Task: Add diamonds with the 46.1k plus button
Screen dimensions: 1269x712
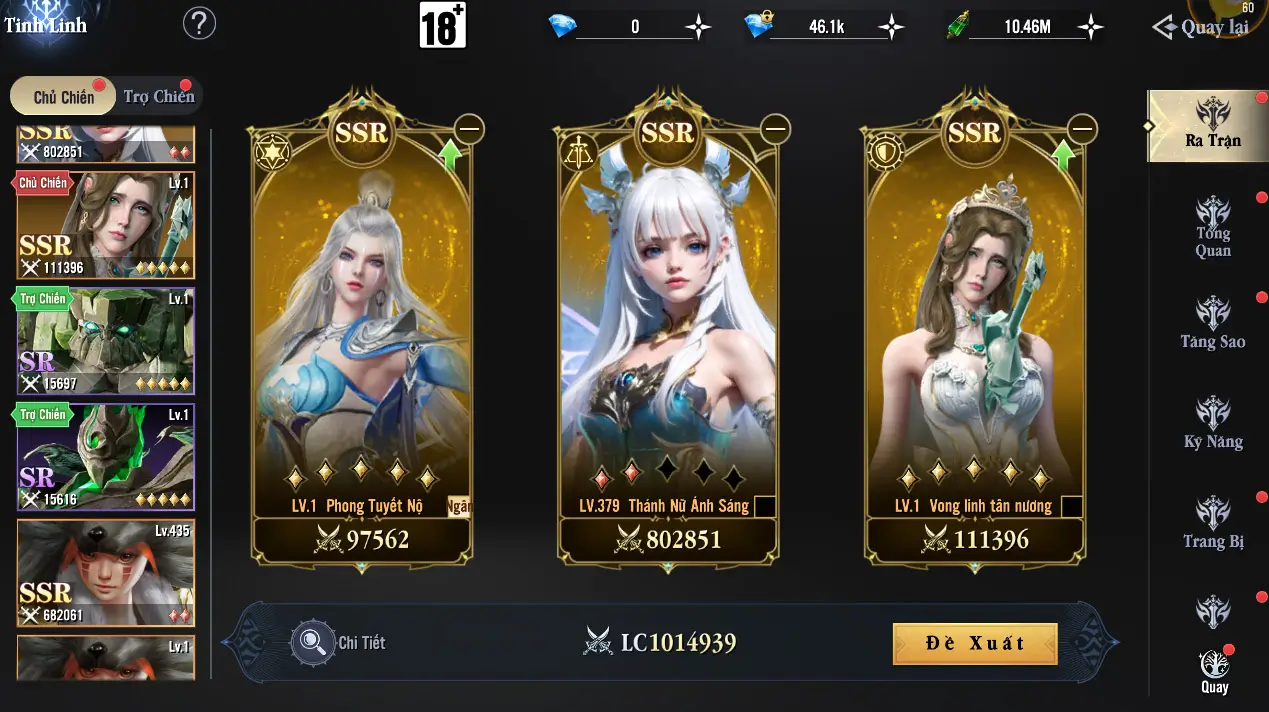Action: coord(890,27)
